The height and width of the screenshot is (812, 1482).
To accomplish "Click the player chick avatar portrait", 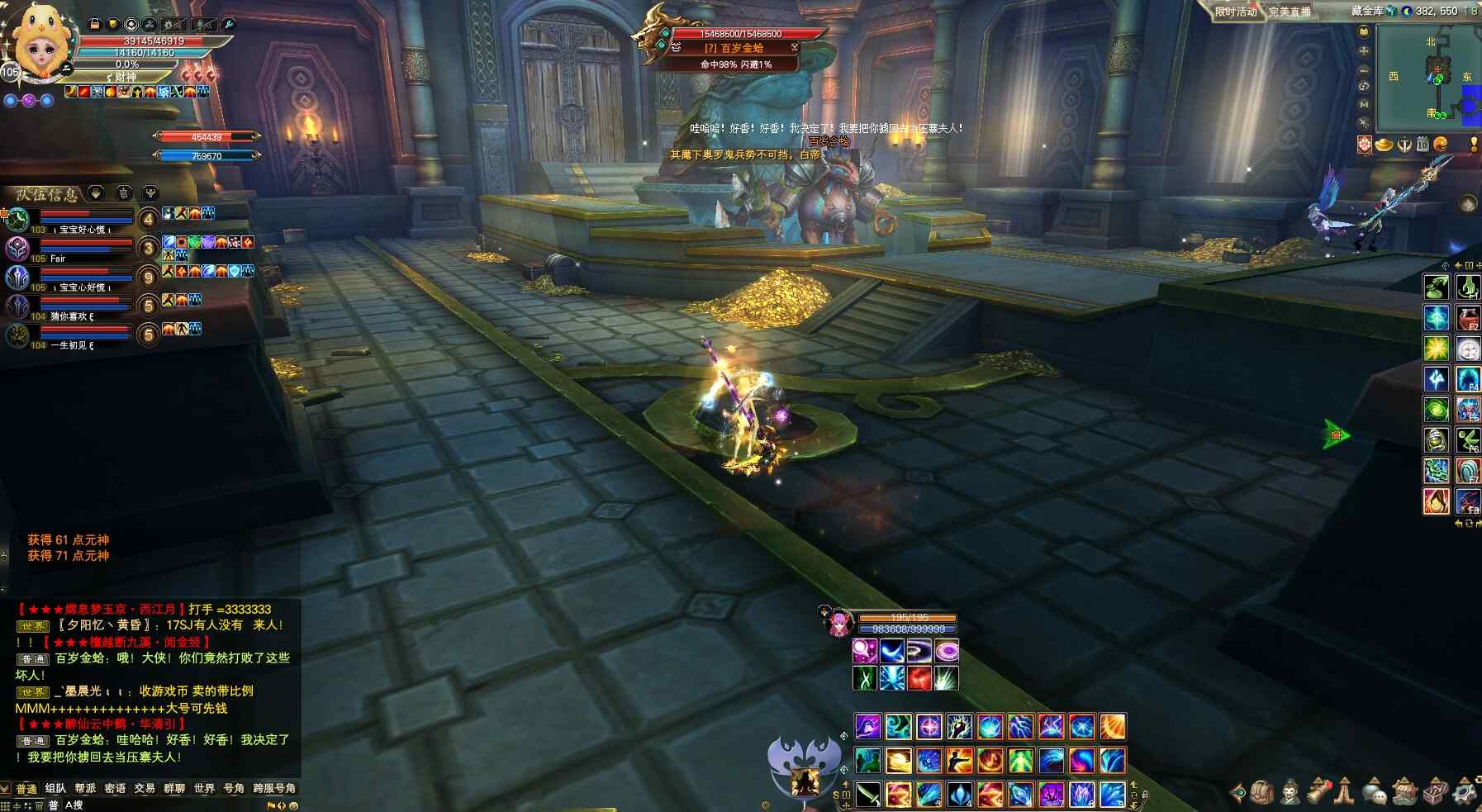I will coord(39,45).
